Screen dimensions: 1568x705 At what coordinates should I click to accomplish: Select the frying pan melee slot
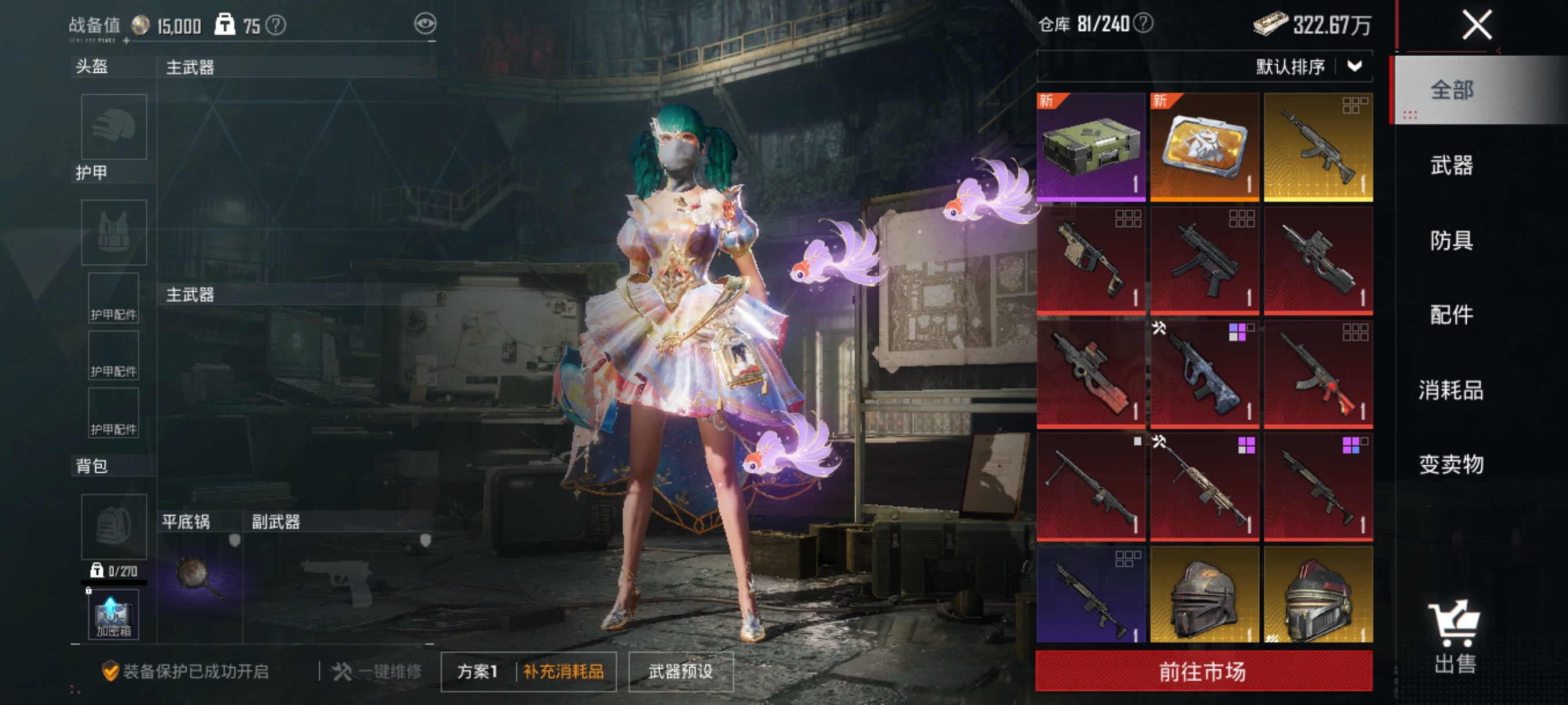click(199, 577)
